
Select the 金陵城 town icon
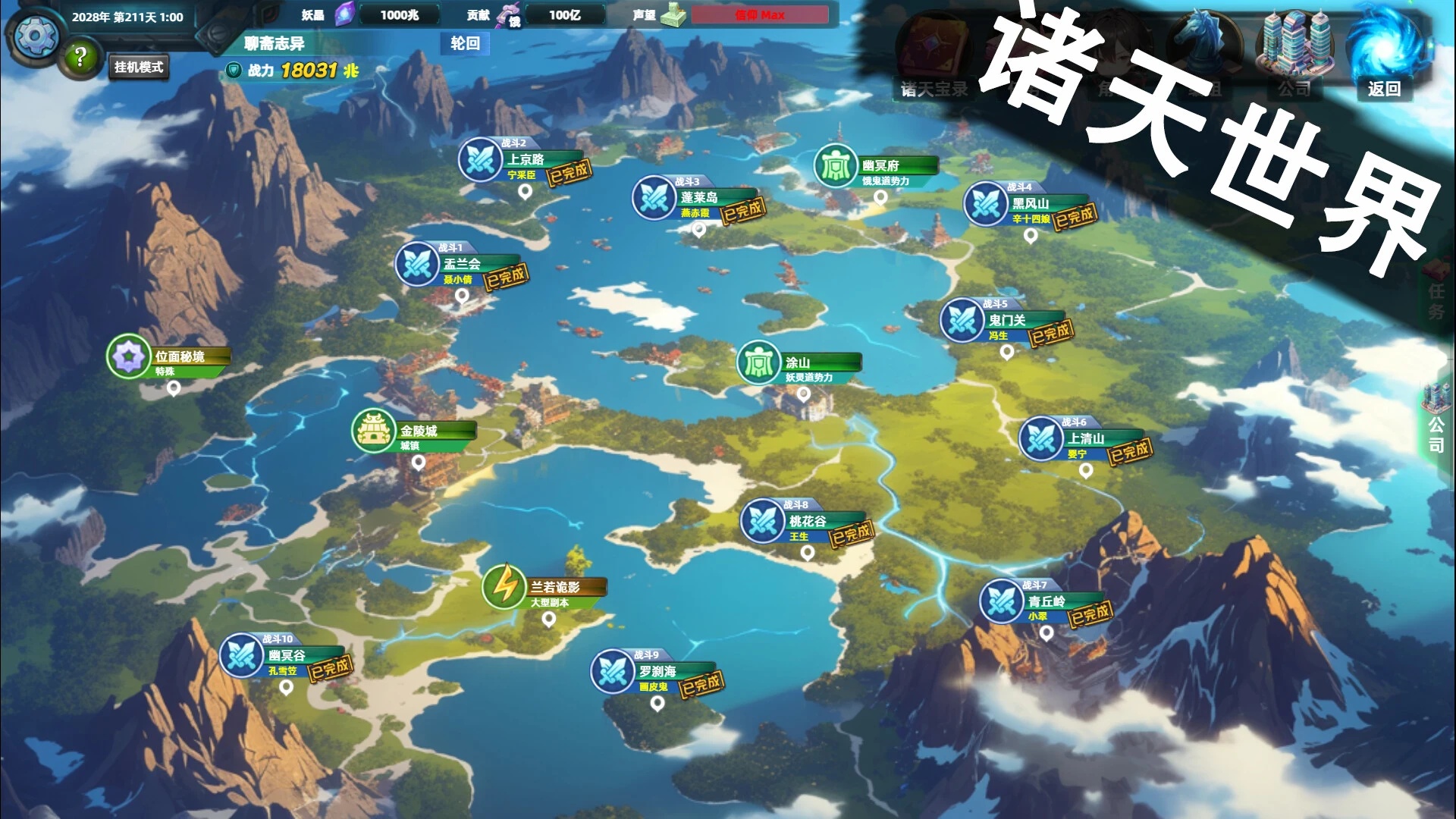372,428
